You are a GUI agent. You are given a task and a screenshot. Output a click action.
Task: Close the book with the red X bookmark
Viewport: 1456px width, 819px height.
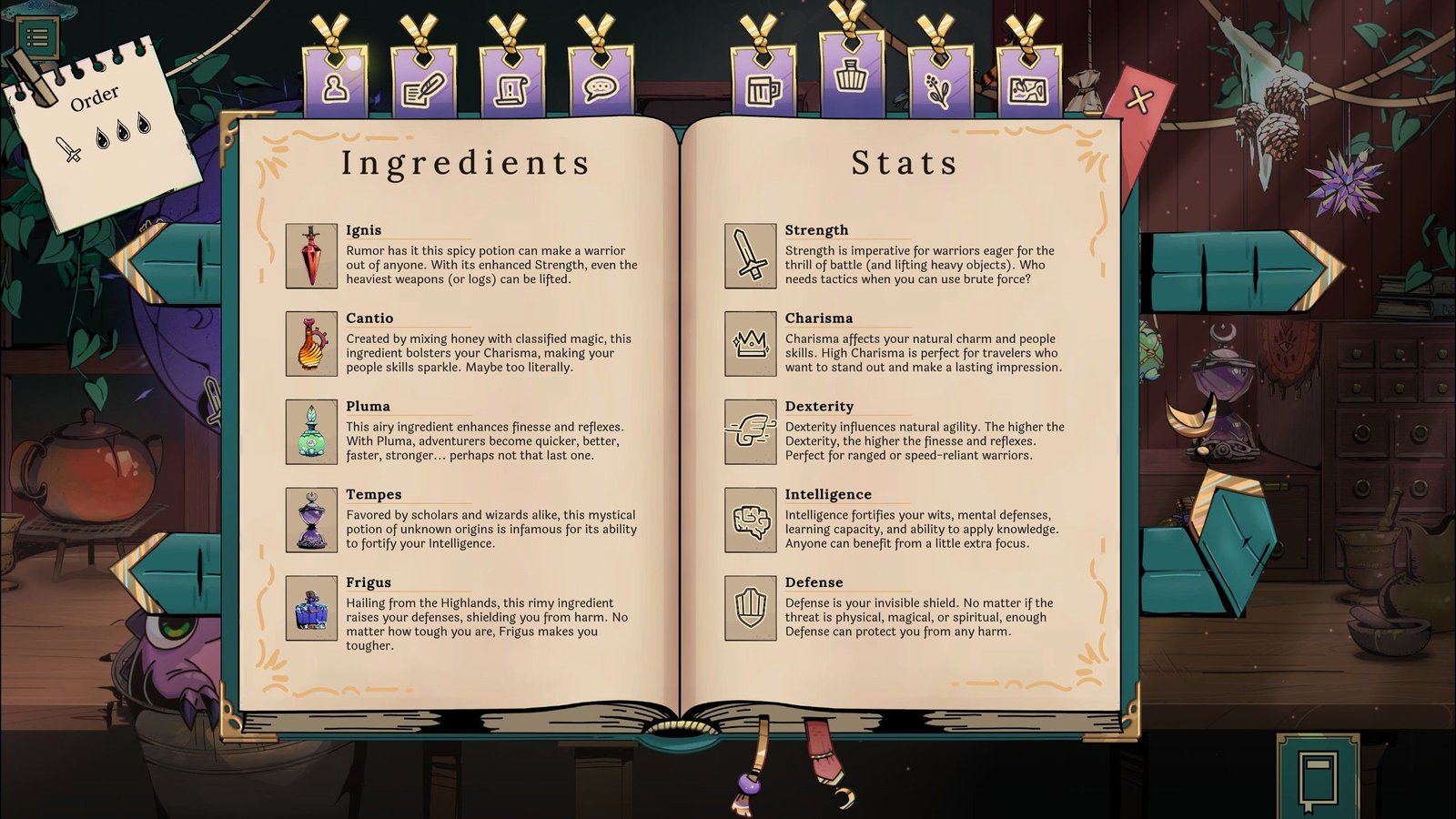point(1138,100)
